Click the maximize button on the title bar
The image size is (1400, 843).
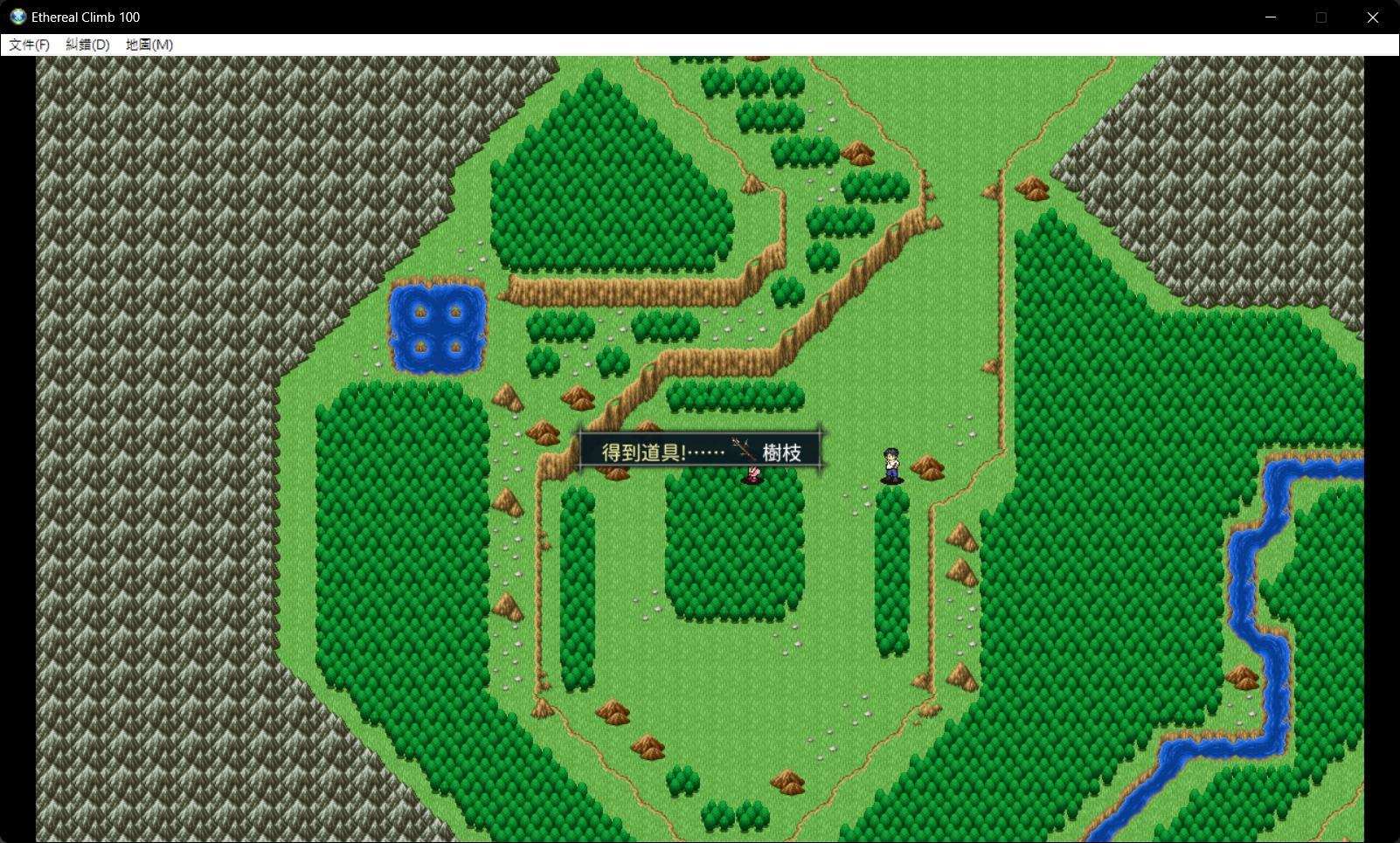coord(1321,16)
